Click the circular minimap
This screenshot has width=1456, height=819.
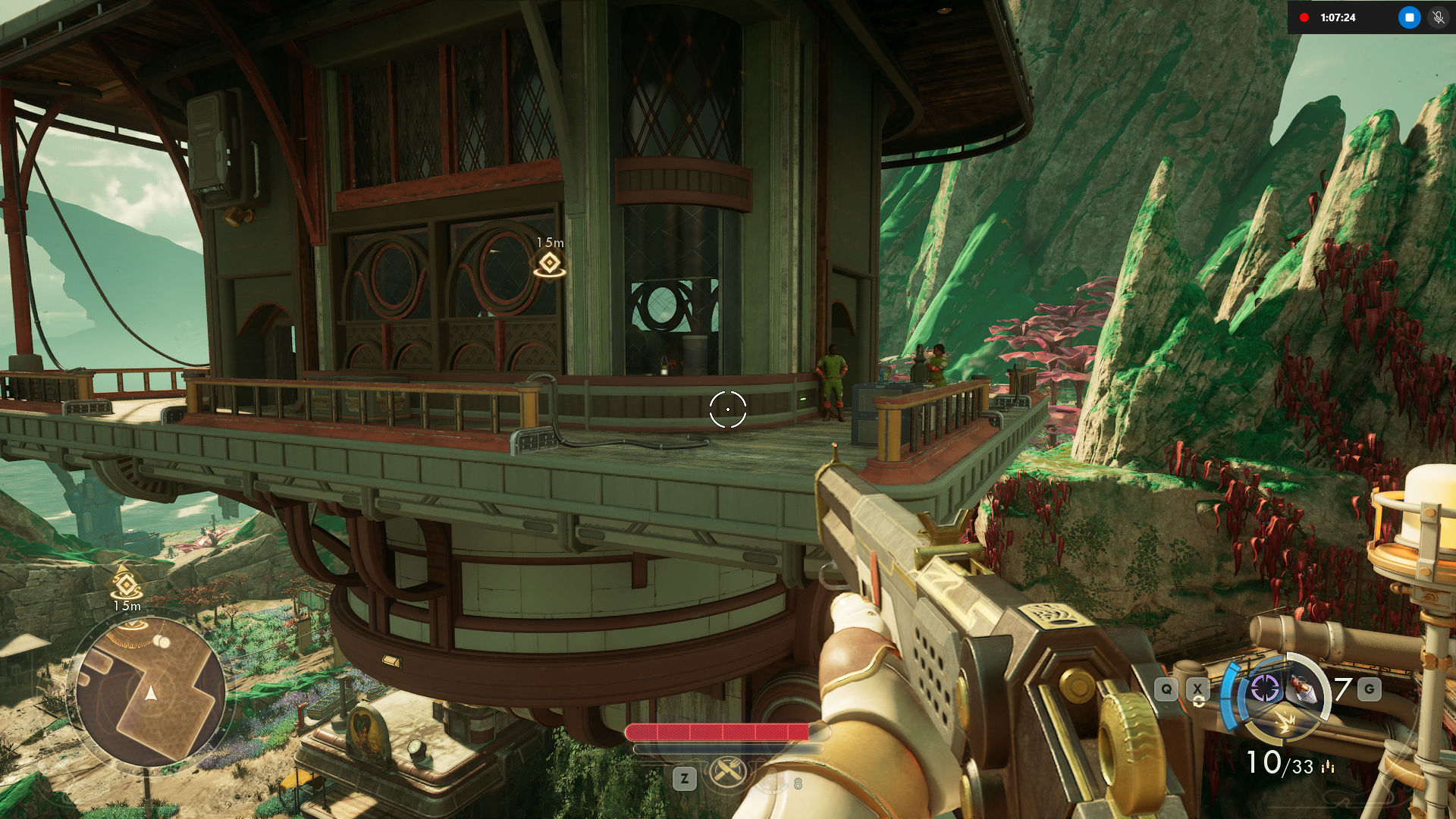pos(149,691)
